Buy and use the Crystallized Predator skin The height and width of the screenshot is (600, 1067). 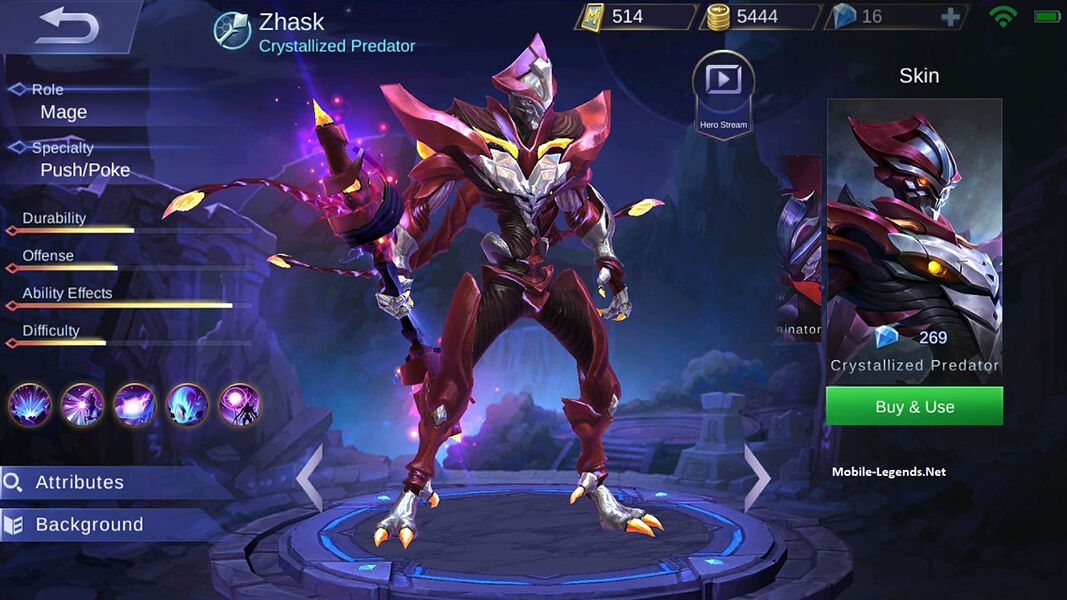(x=914, y=407)
